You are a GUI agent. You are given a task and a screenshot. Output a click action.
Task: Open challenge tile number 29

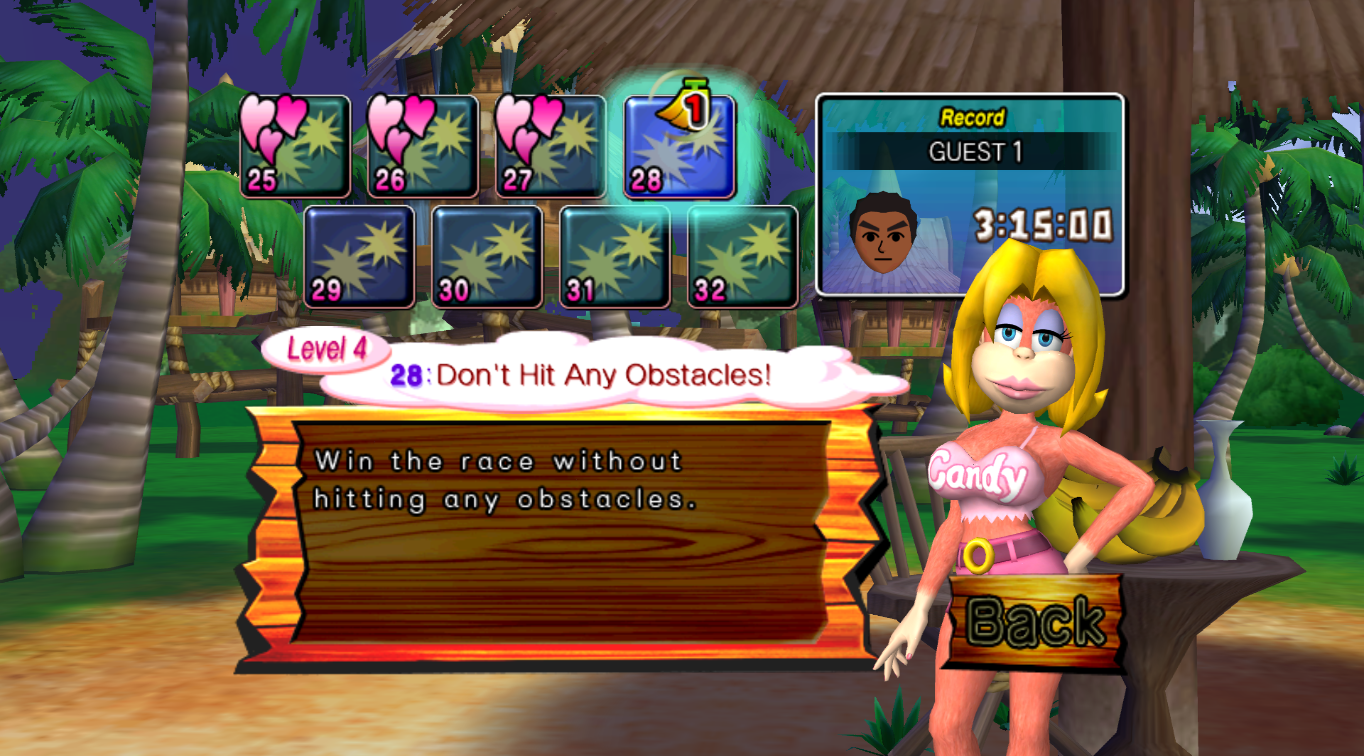click(359, 257)
